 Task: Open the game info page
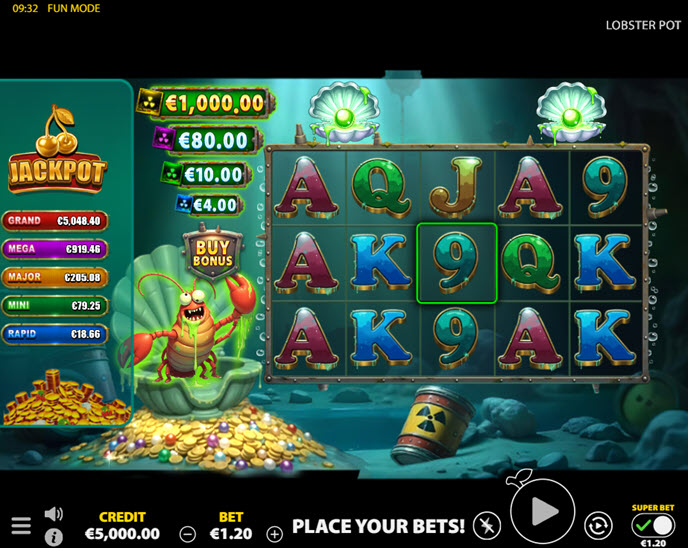[x=54, y=537]
